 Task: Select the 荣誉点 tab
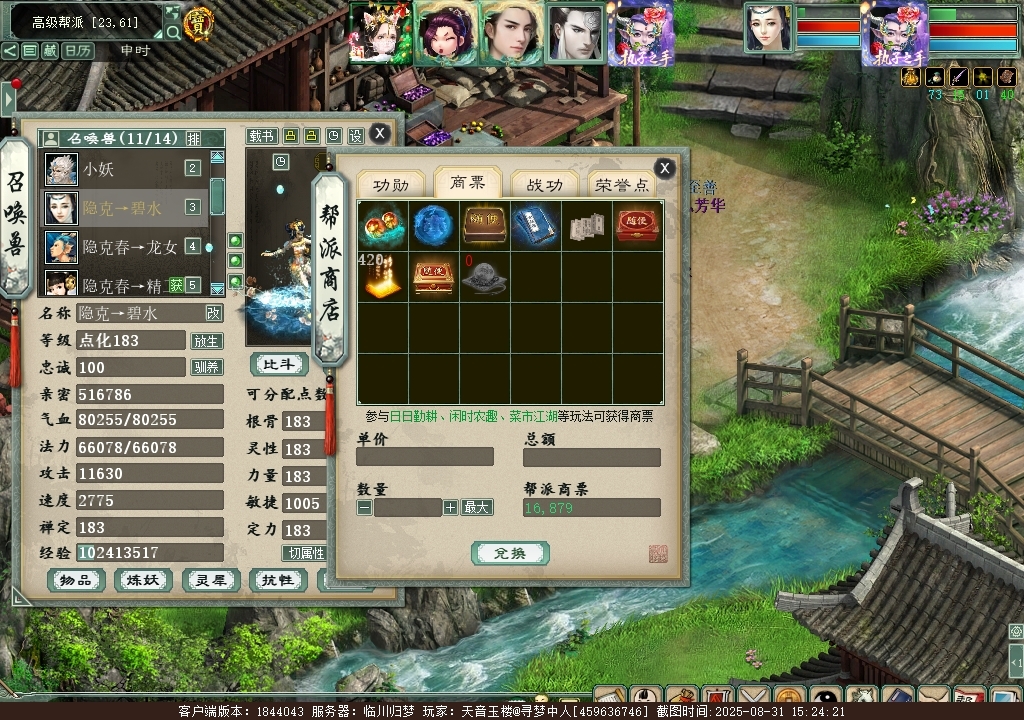(x=622, y=185)
